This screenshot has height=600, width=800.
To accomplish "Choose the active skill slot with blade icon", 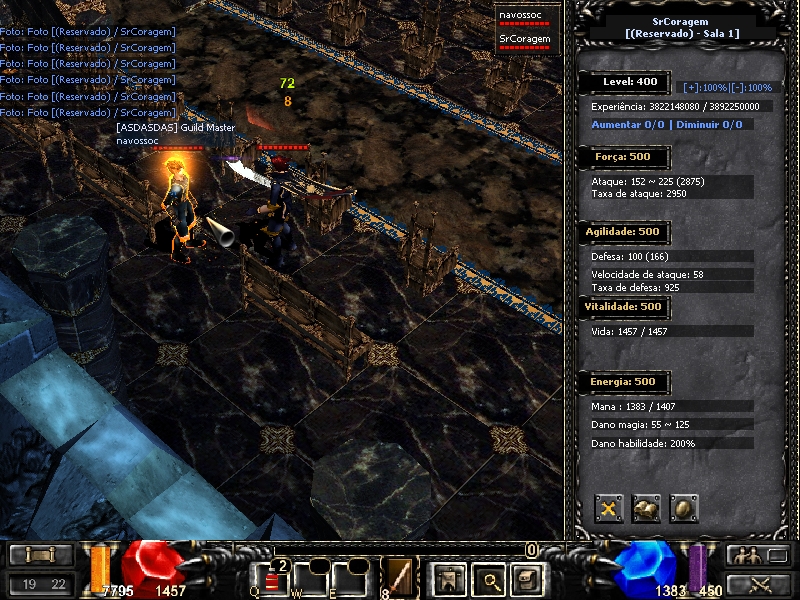I will coord(401,579).
